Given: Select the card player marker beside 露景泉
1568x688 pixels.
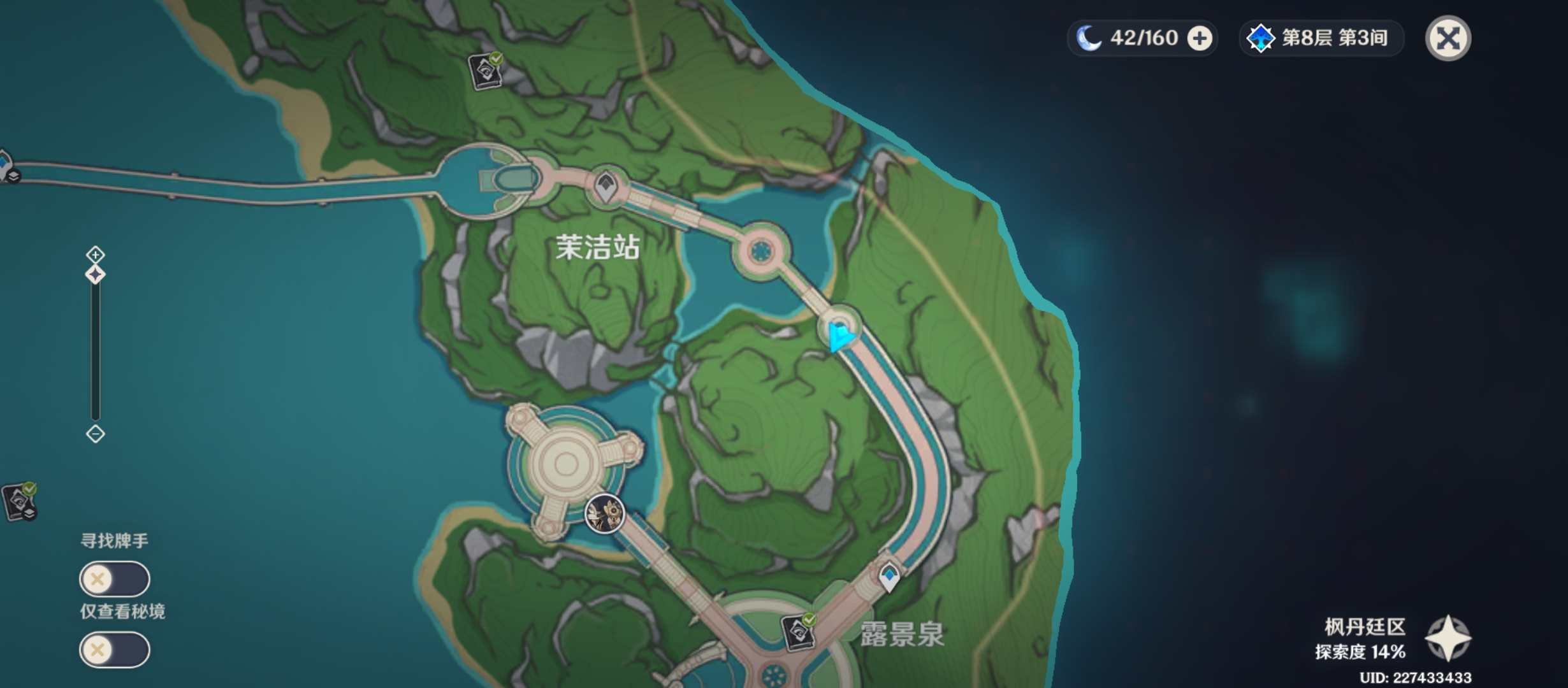Looking at the screenshot, I should tap(799, 631).
